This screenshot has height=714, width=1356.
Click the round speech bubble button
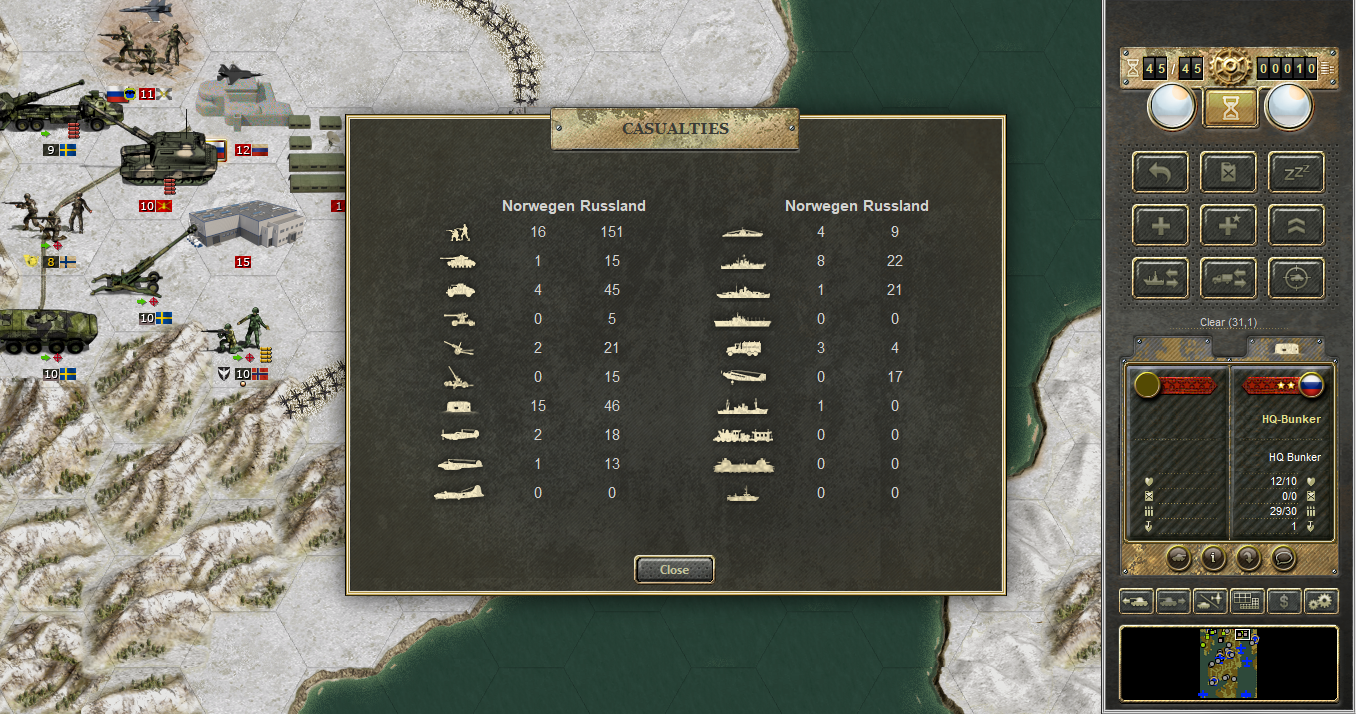(x=1284, y=558)
